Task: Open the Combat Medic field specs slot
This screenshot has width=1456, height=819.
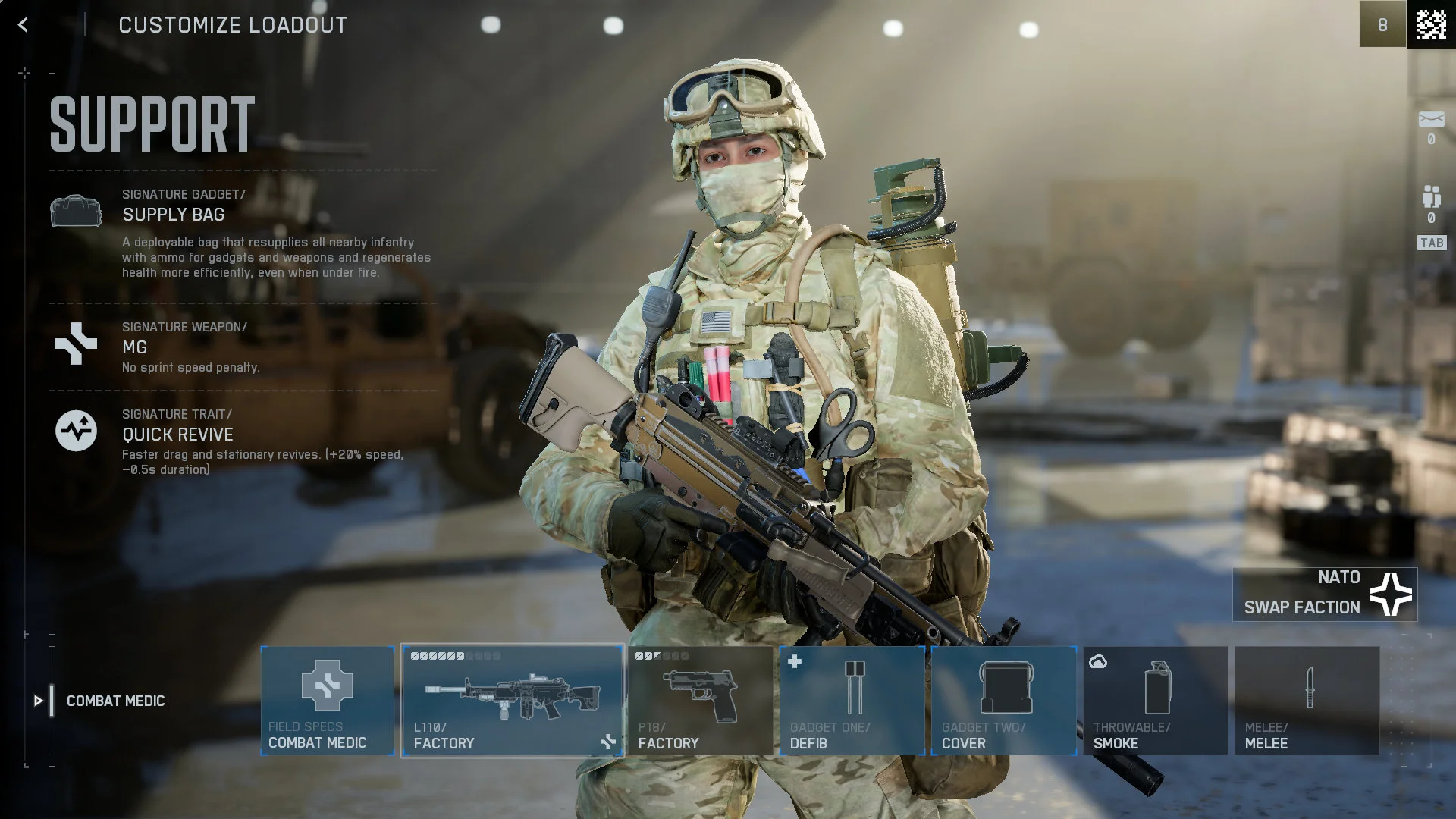Action: (x=328, y=700)
